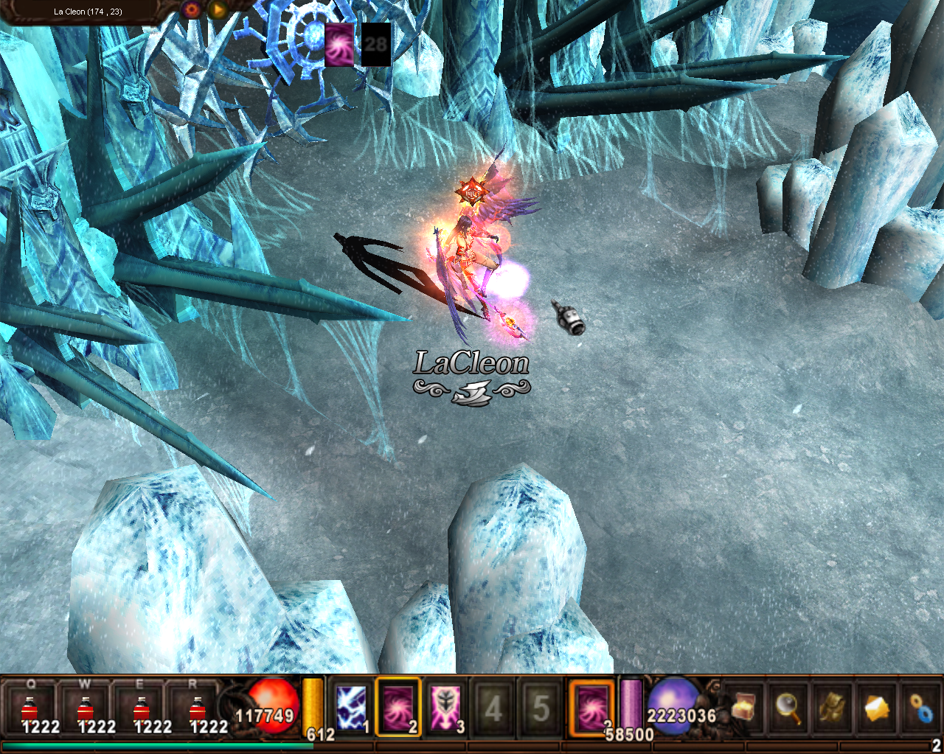The height and width of the screenshot is (755, 946).
Task: Activate the winged shield skill in slot 3
Action: [x=445, y=707]
